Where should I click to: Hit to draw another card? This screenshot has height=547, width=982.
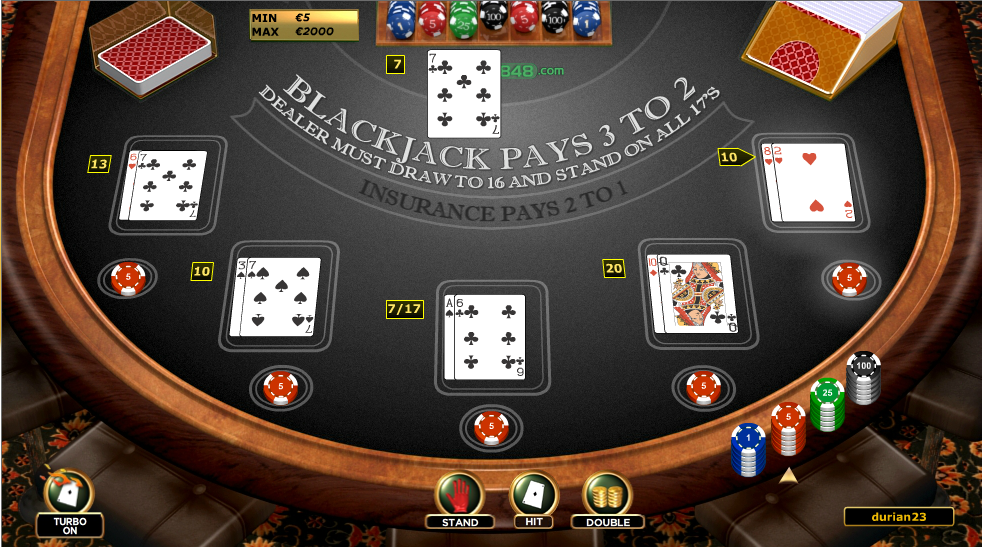533,497
